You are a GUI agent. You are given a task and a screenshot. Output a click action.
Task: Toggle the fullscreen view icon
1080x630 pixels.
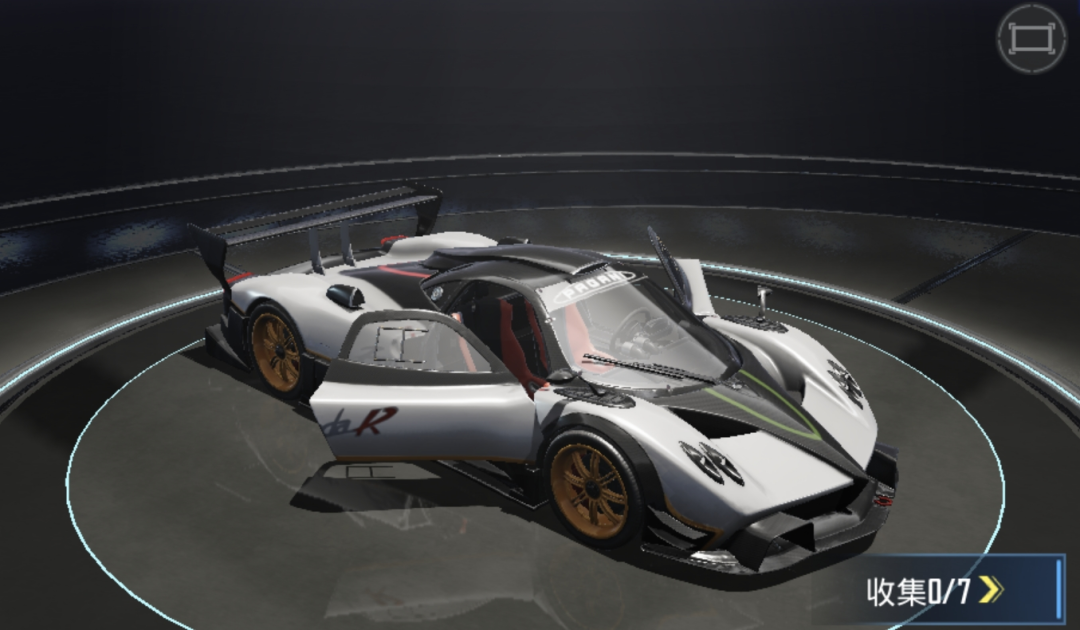(1031, 39)
